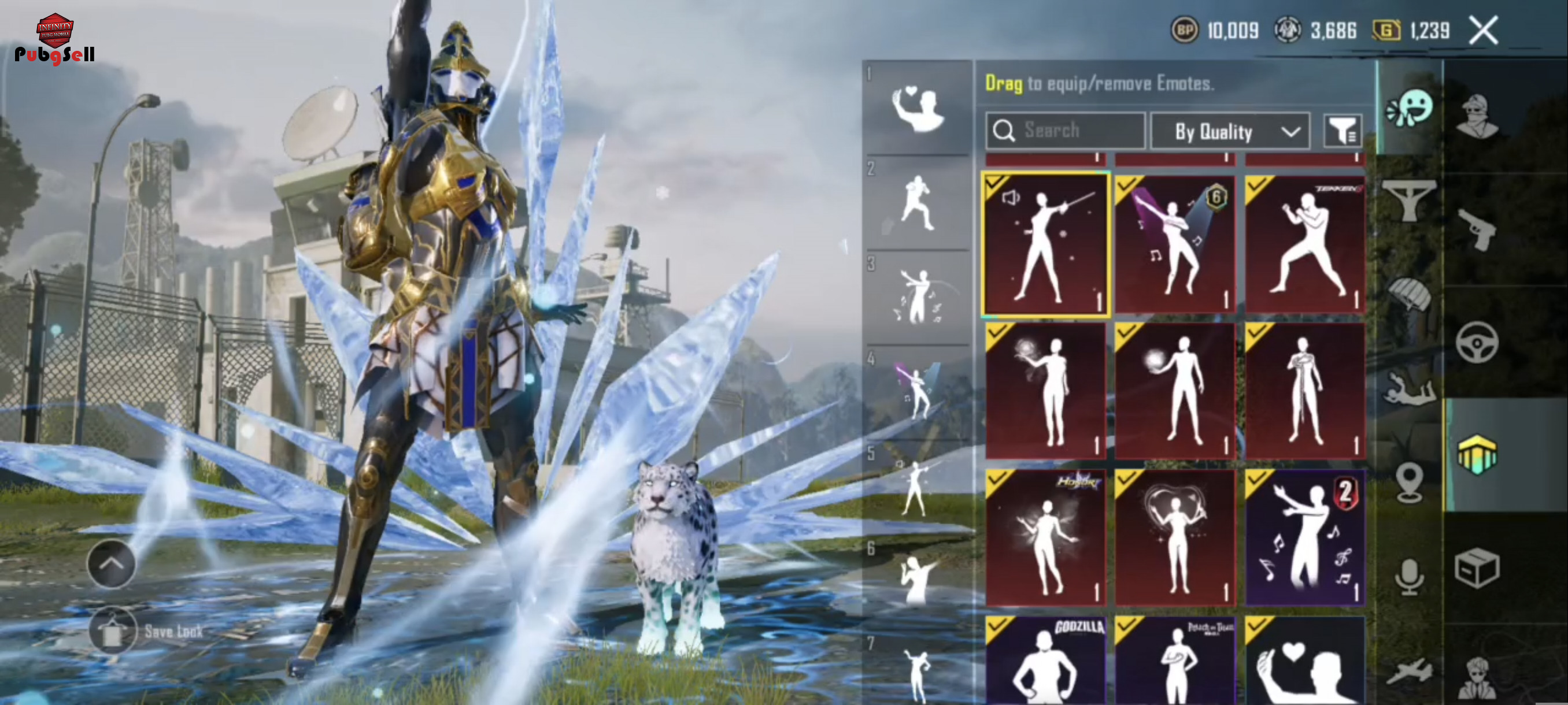Open the emote filter options
The width and height of the screenshot is (1568, 705).
coord(1343,131)
